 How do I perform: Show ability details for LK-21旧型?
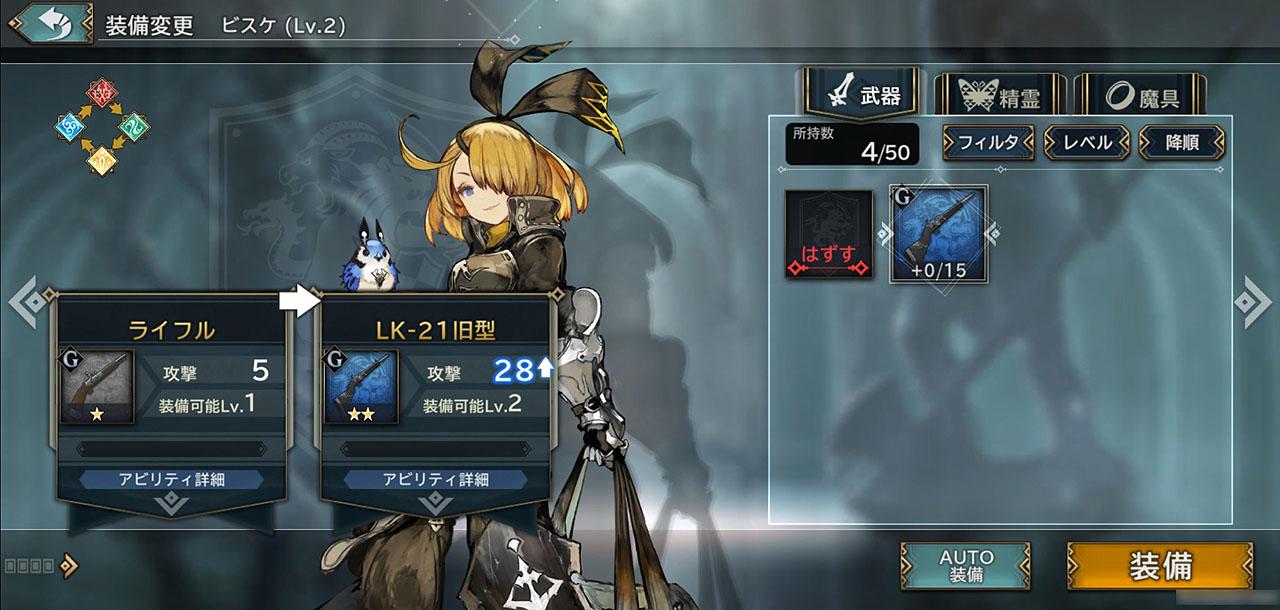tap(435, 480)
